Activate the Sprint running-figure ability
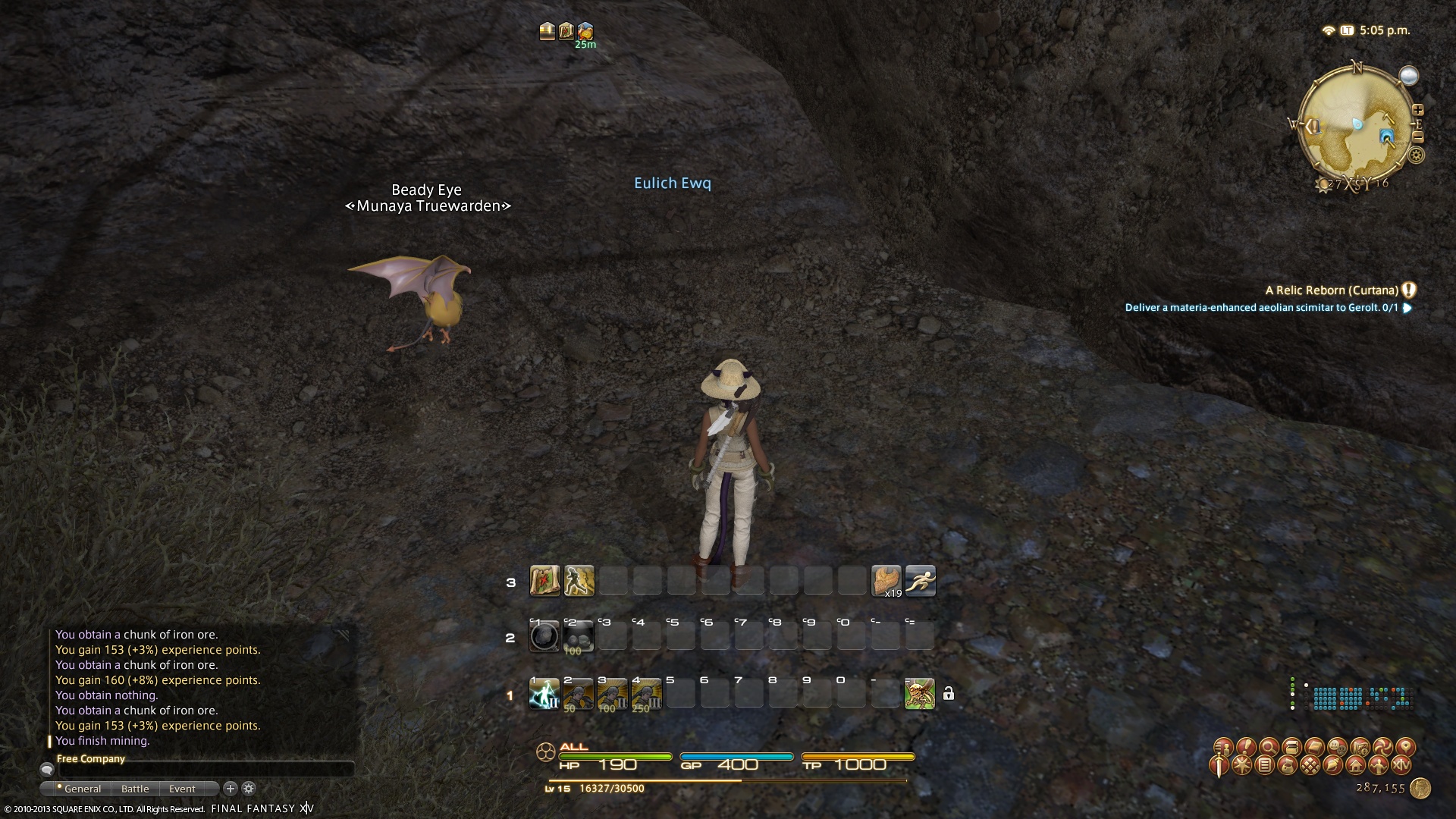1456x819 pixels. pos(920,581)
